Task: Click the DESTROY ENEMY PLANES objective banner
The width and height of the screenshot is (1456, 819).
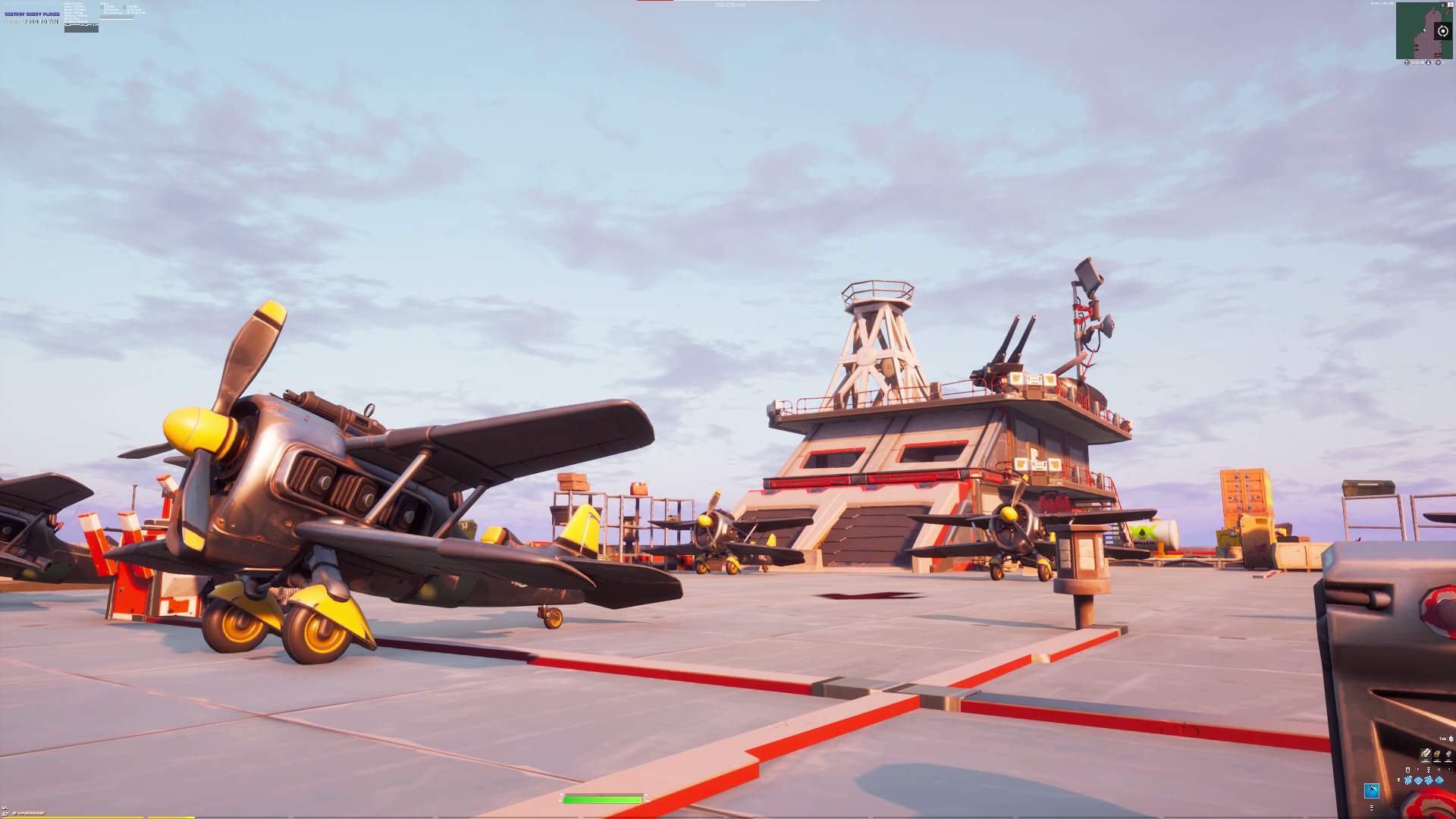Action: point(32,14)
